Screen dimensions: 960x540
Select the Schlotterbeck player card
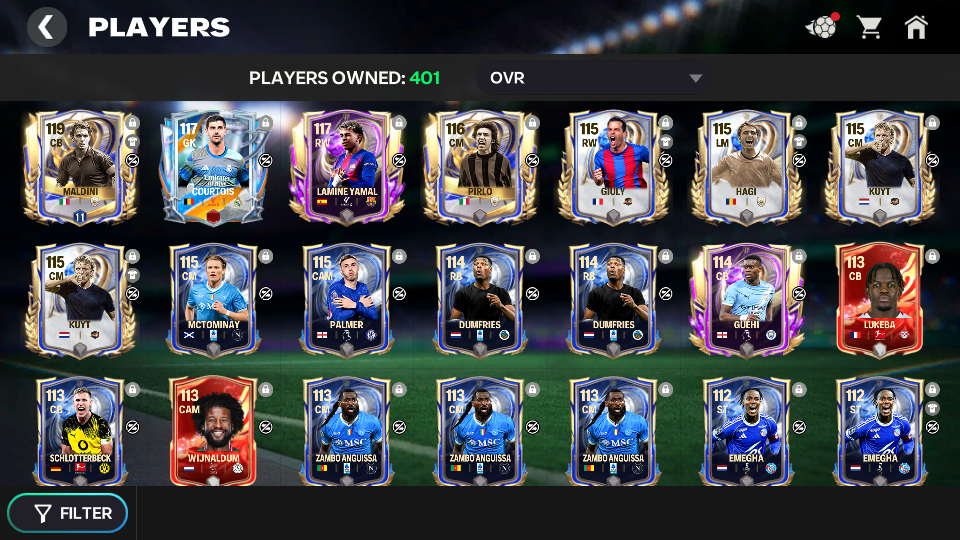click(x=80, y=432)
